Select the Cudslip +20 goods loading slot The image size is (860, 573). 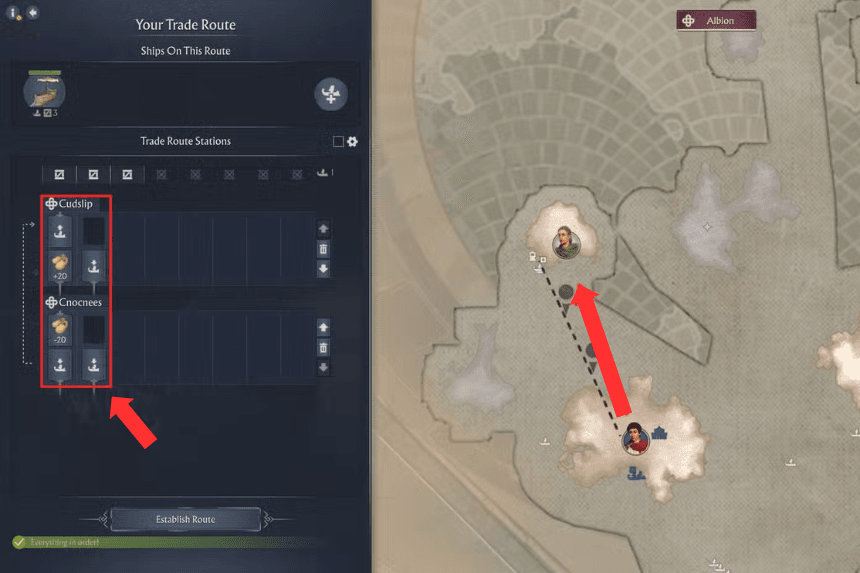tap(60, 267)
